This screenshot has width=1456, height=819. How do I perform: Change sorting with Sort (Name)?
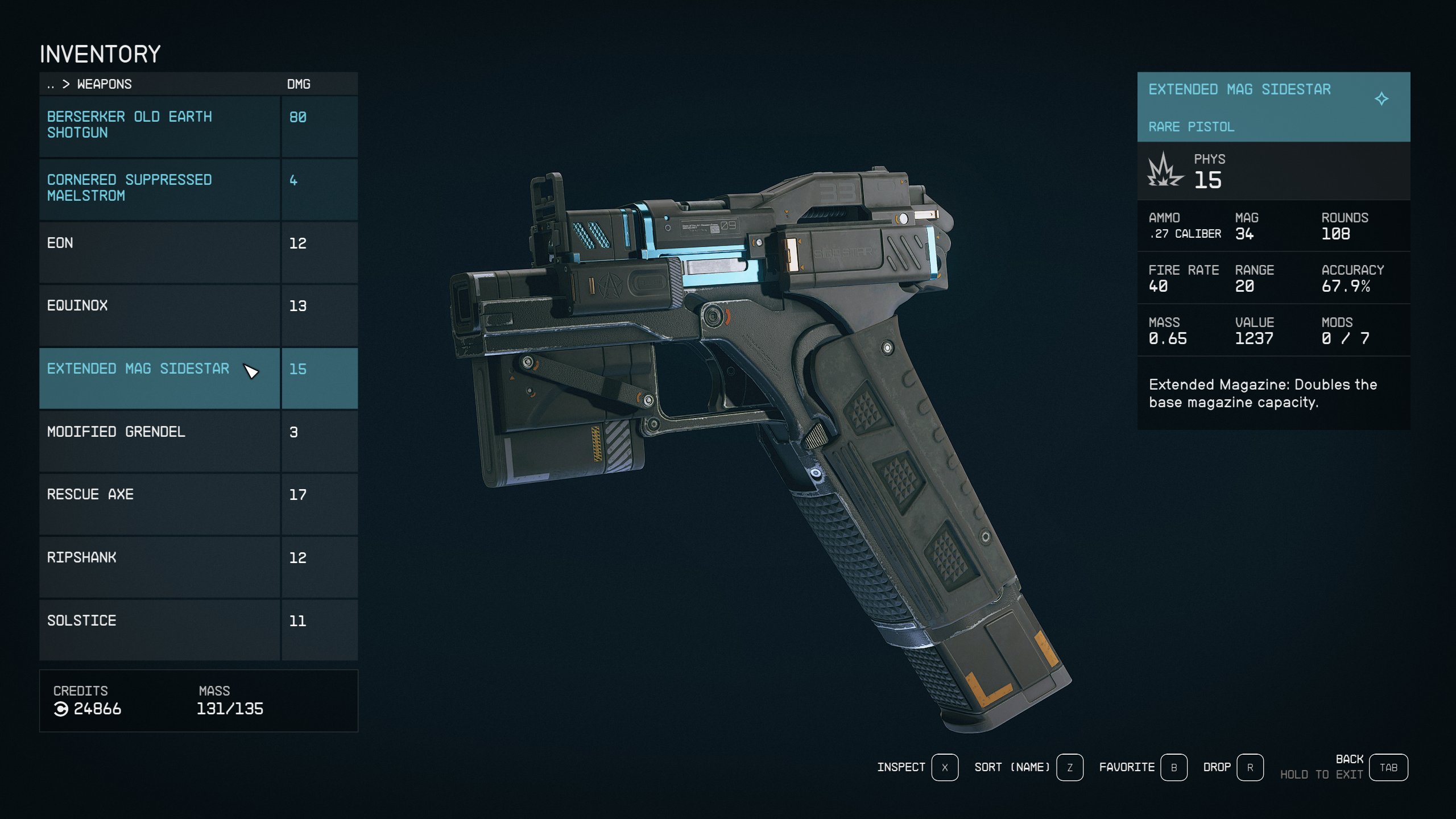pyautogui.click(x=1069, y=767)
